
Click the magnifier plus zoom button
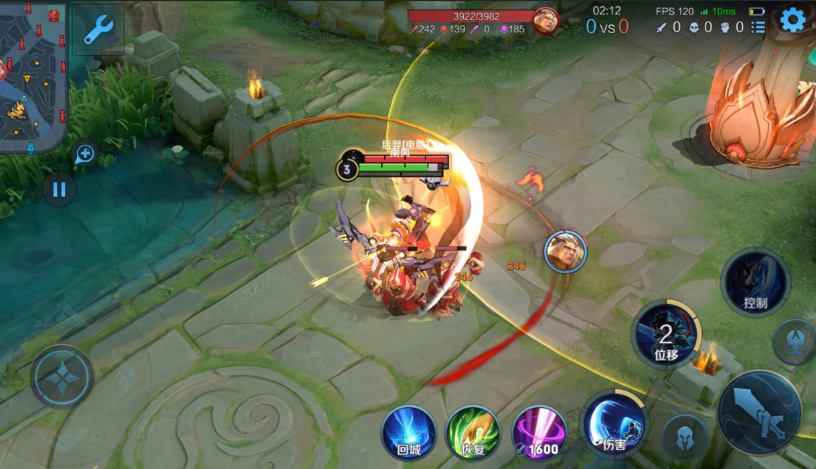point(85,154)
